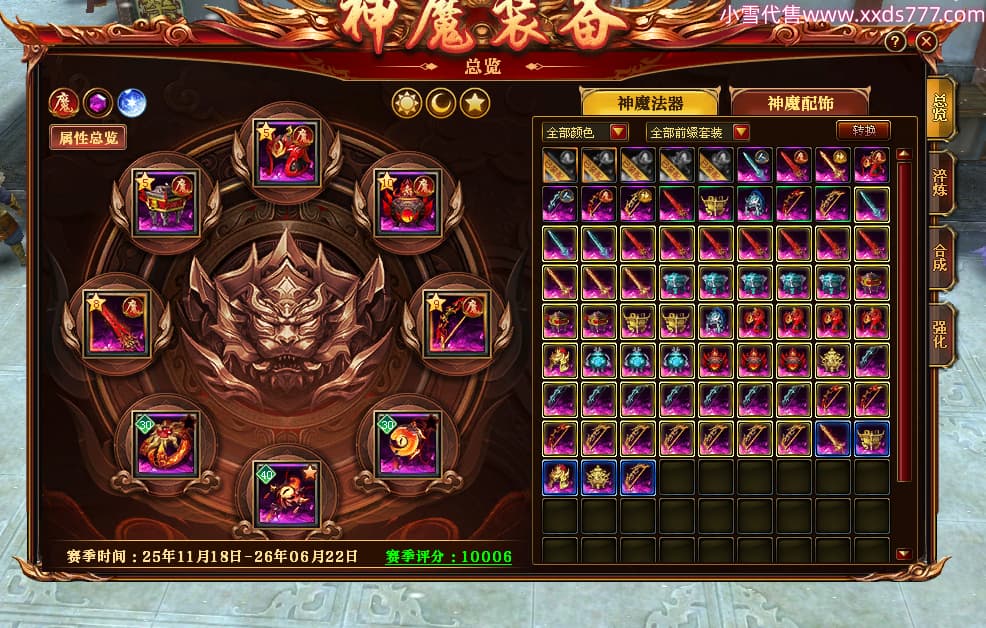Click the inventory scrollbar down arrow
This screenshot has width=986, height=628.
click(x=903, y=554)
